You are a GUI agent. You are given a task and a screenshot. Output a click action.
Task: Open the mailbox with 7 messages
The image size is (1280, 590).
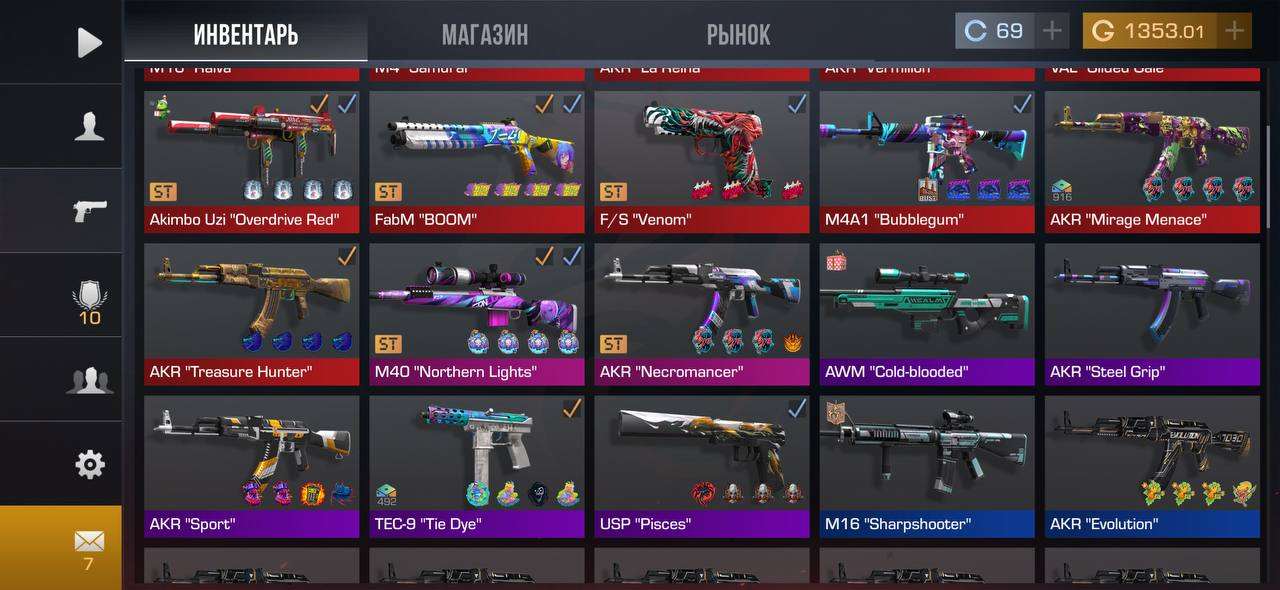pyautogui.click(x=89, y=547)
